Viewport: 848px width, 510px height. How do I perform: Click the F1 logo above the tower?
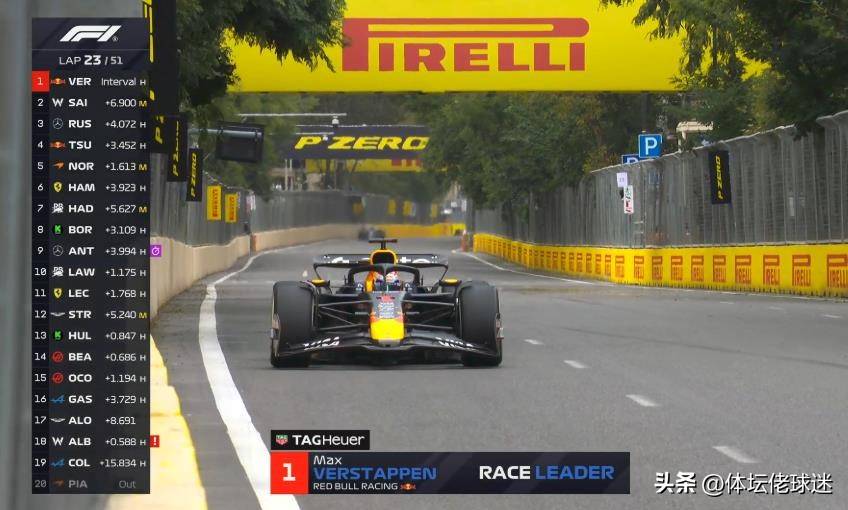pyautogui.click(x=90, y=34)
